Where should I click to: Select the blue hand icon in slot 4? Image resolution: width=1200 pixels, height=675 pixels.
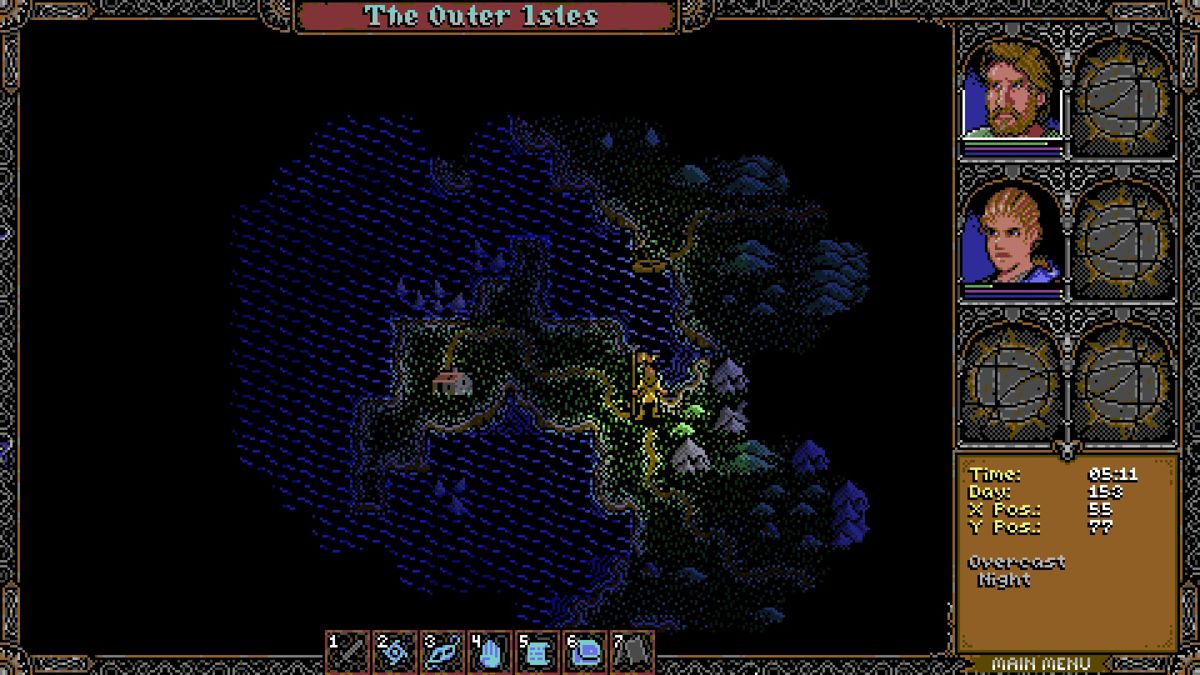(489, 652)
